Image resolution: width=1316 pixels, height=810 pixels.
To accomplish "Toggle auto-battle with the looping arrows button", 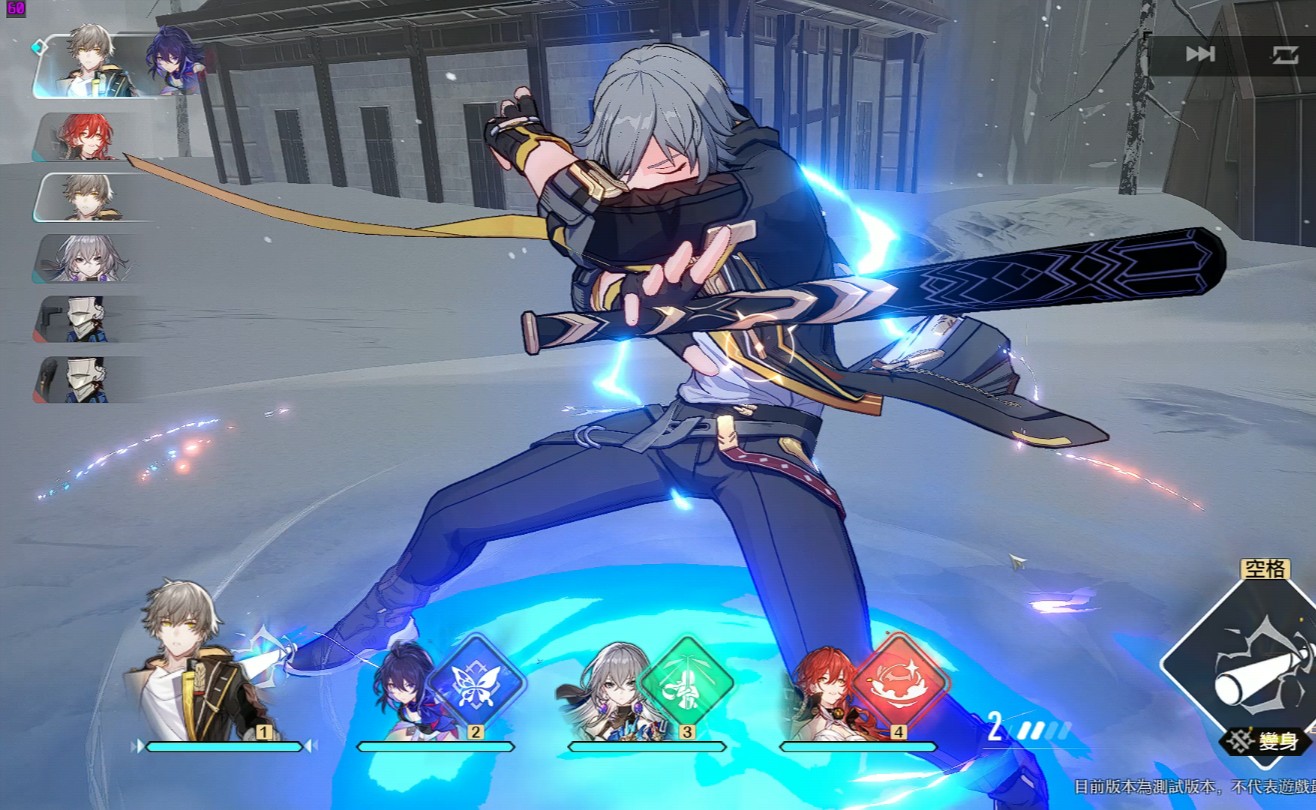I will pos(1284,54).
